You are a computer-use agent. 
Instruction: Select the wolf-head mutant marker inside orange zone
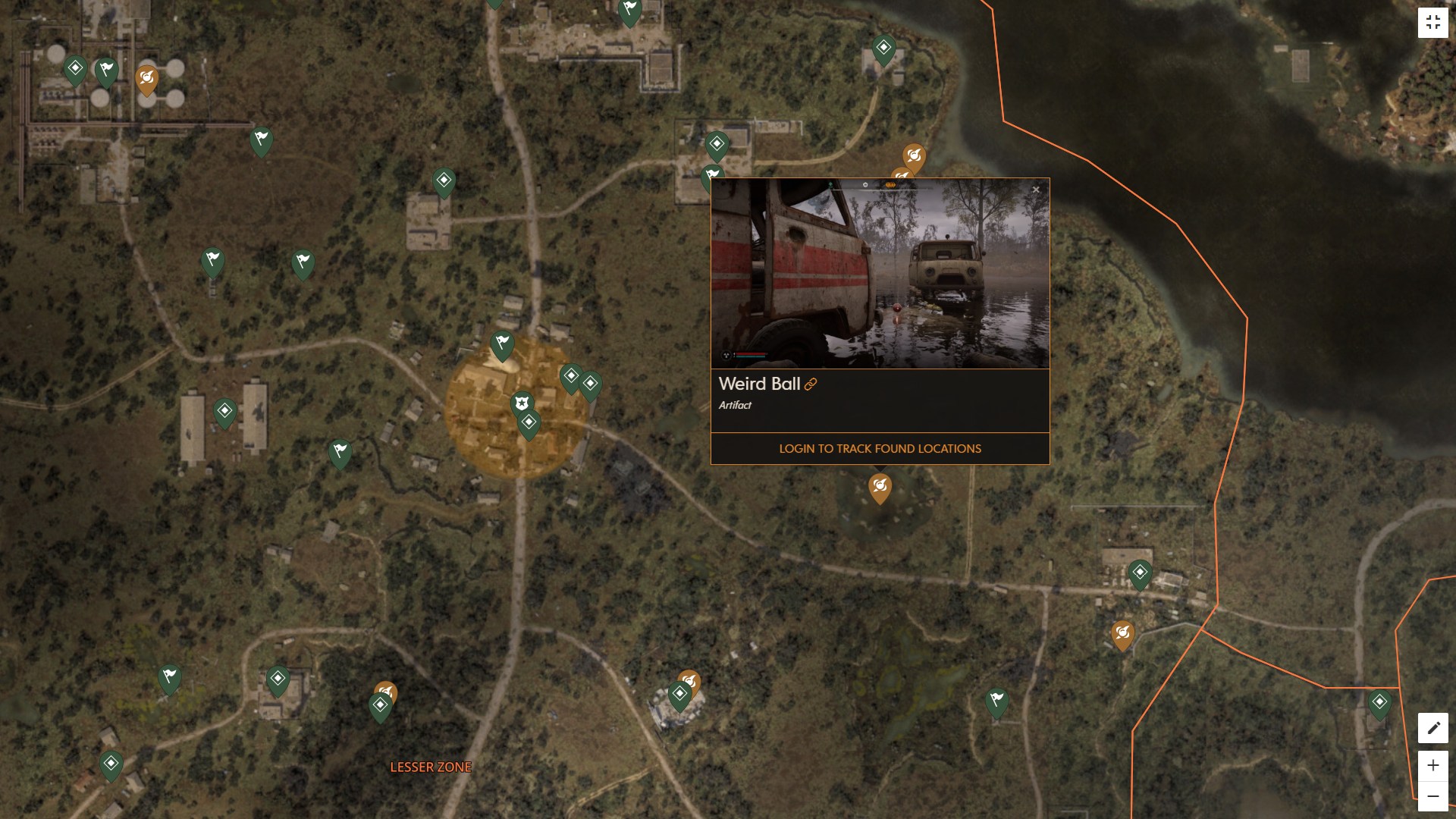[522, 403]
